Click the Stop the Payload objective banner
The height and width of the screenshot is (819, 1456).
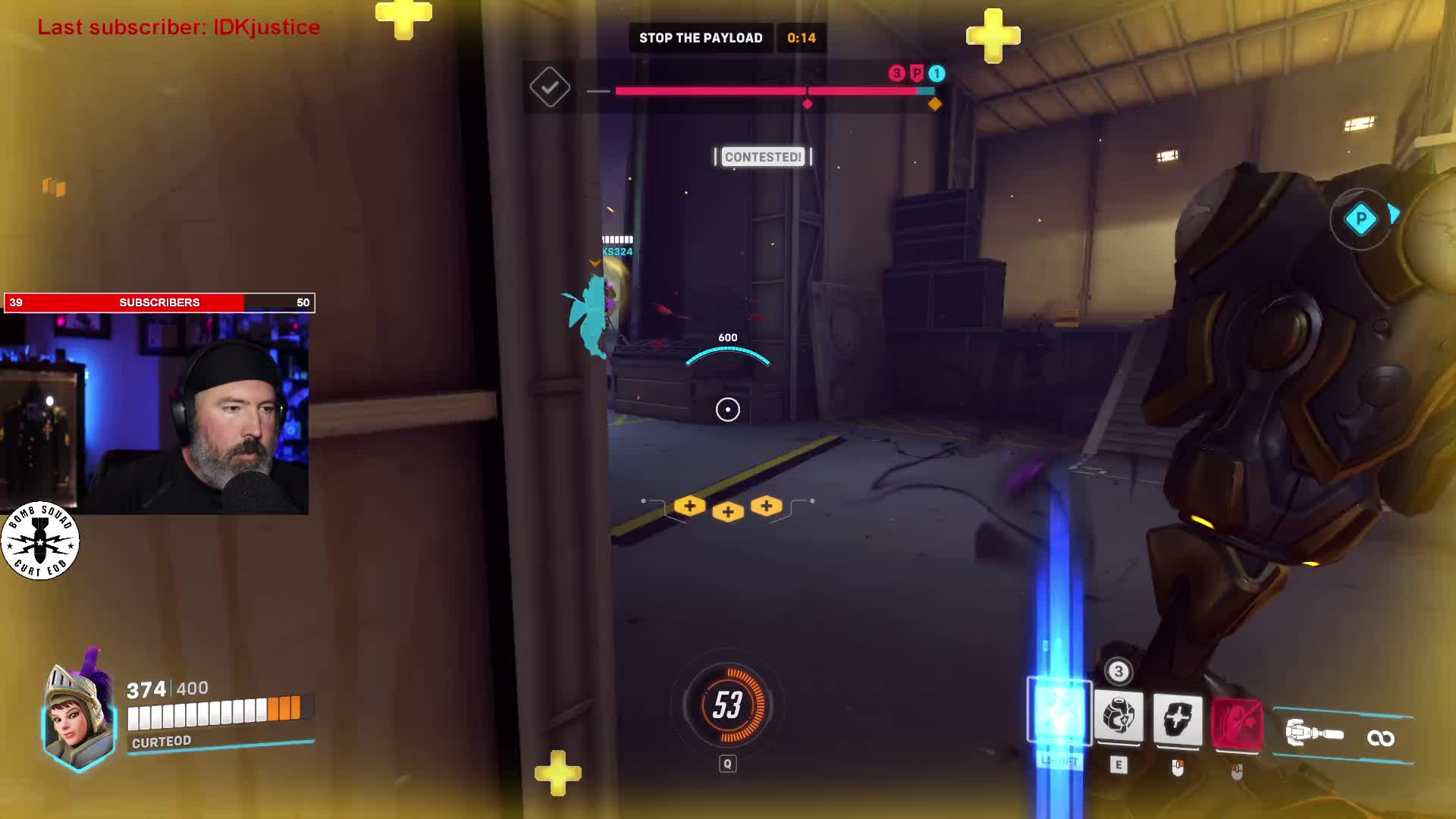click(x=700, y=38)
